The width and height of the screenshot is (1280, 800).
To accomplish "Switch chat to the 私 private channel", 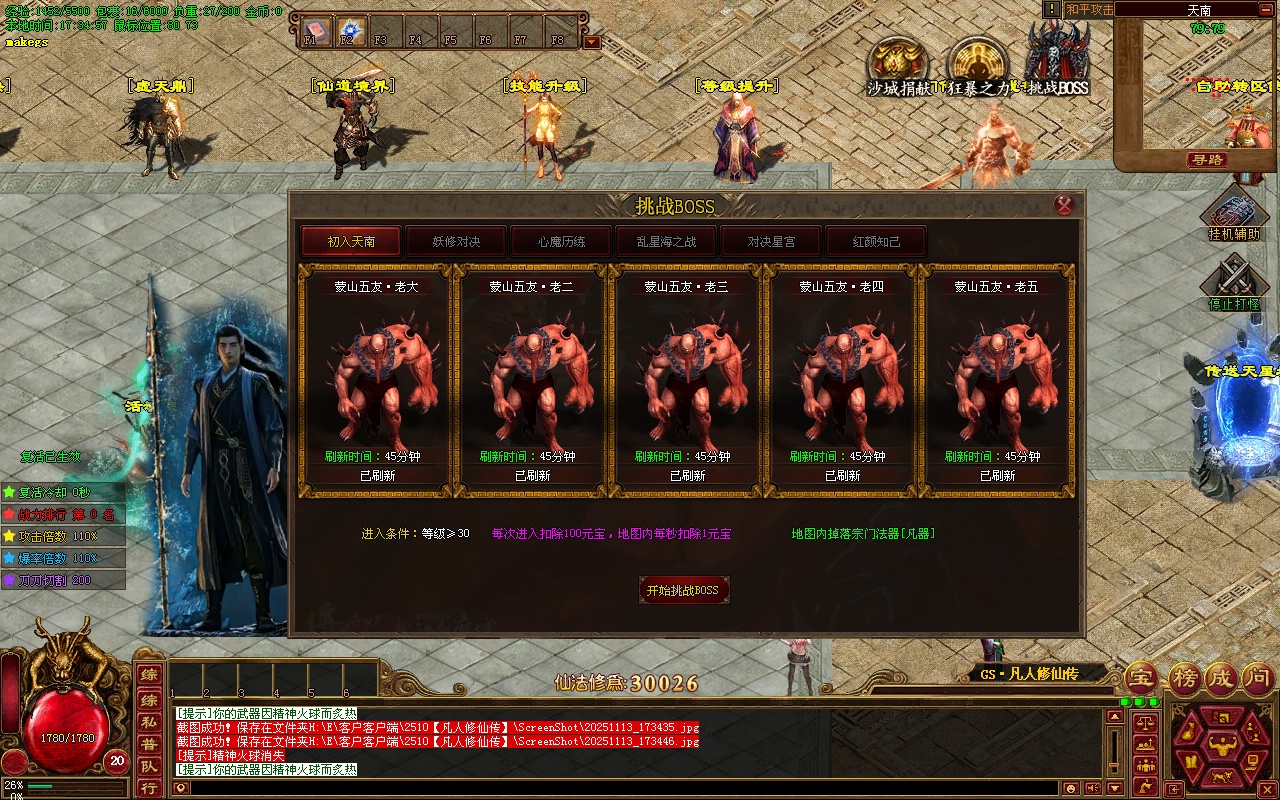I will click(x=148, y=723).
